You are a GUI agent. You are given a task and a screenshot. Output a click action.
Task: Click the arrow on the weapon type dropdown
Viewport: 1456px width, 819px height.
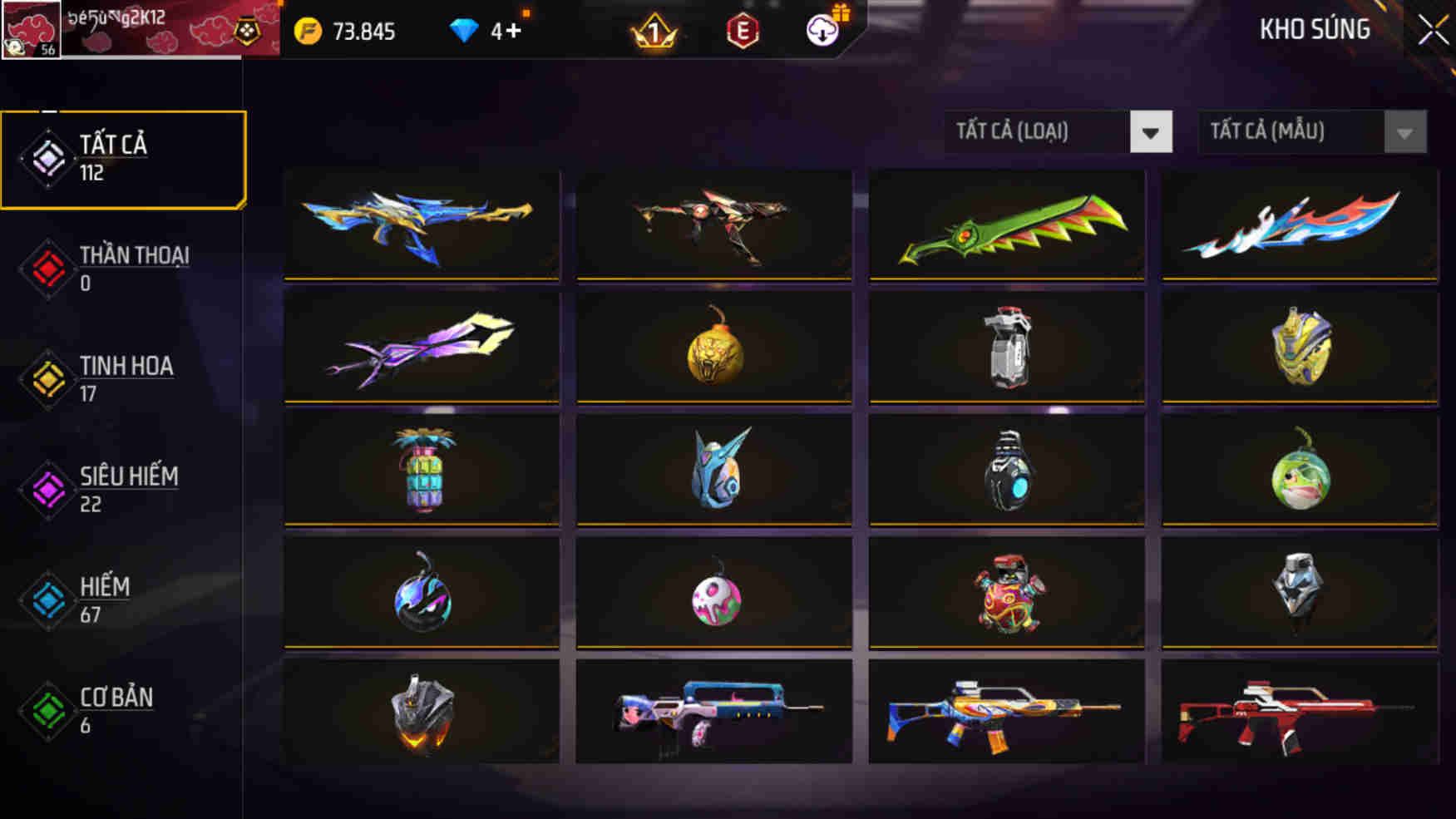[1151, 131]
